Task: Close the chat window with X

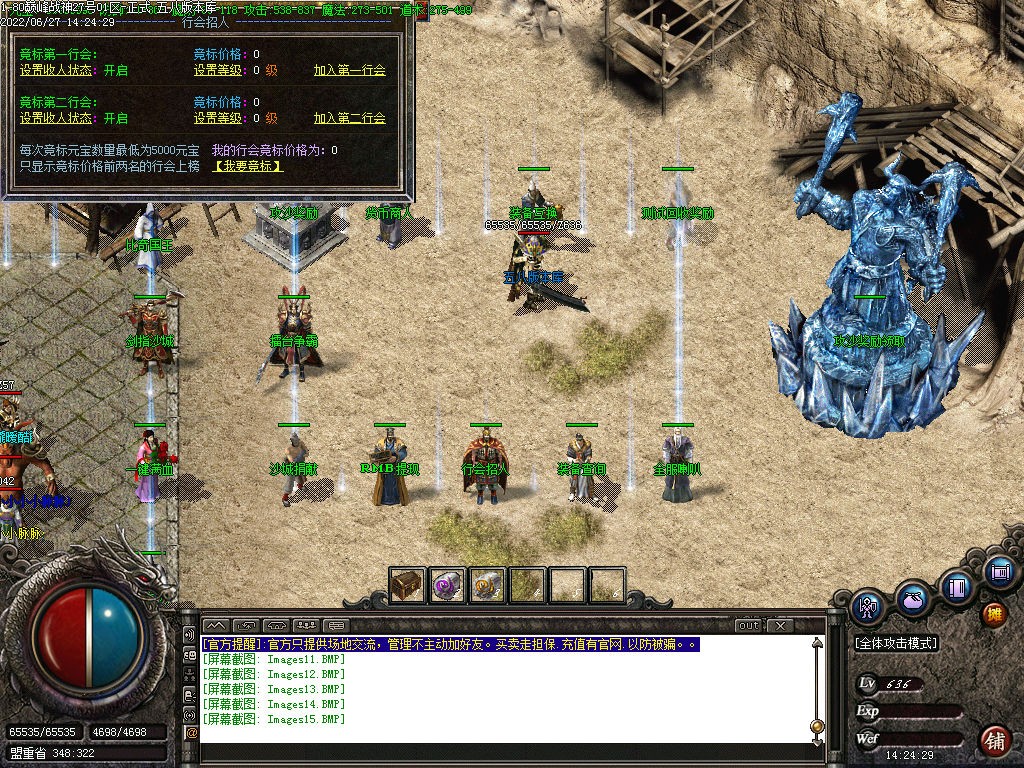Action: 779,626
